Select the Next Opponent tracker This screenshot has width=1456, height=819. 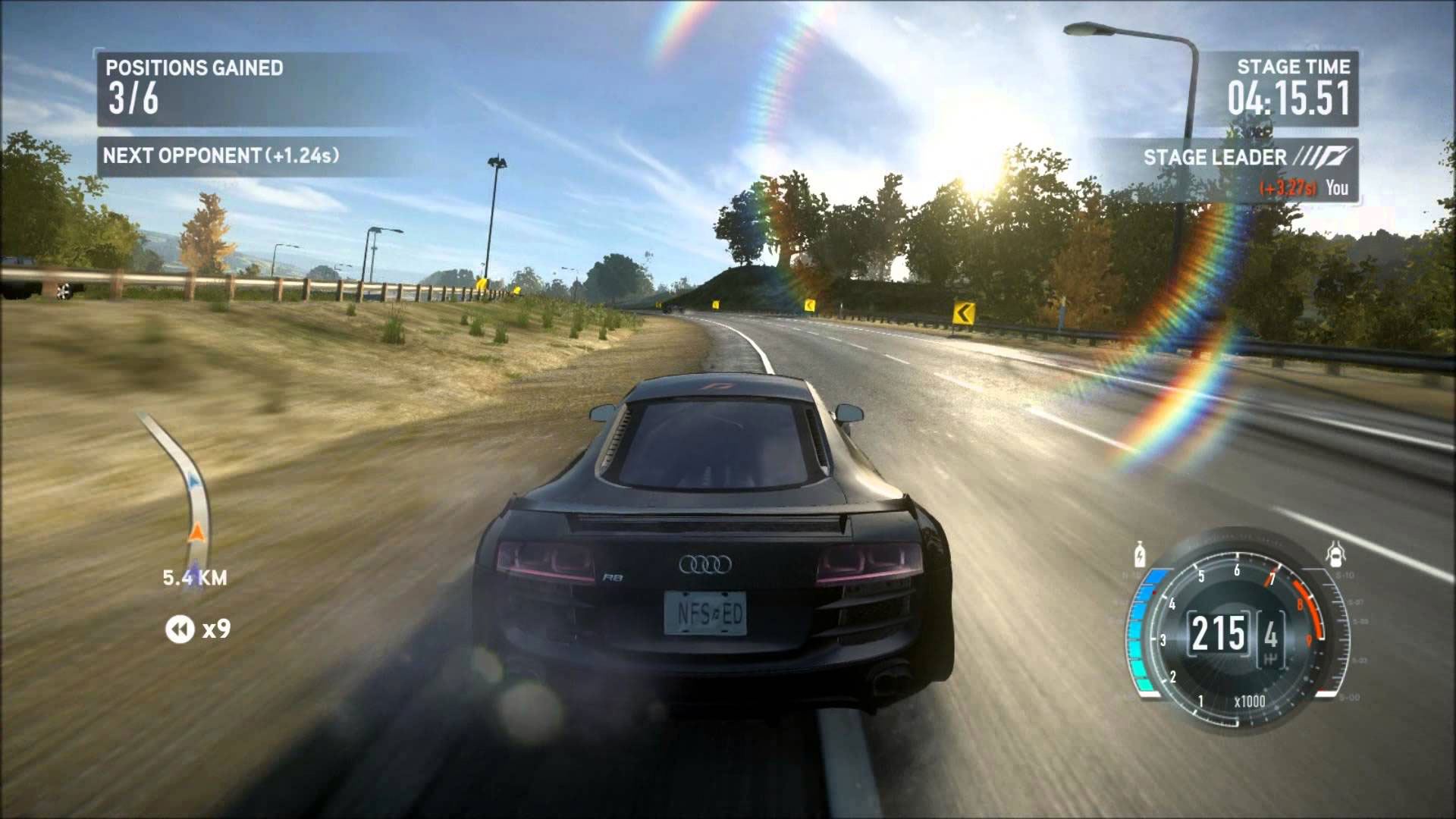tap(221, 156)
